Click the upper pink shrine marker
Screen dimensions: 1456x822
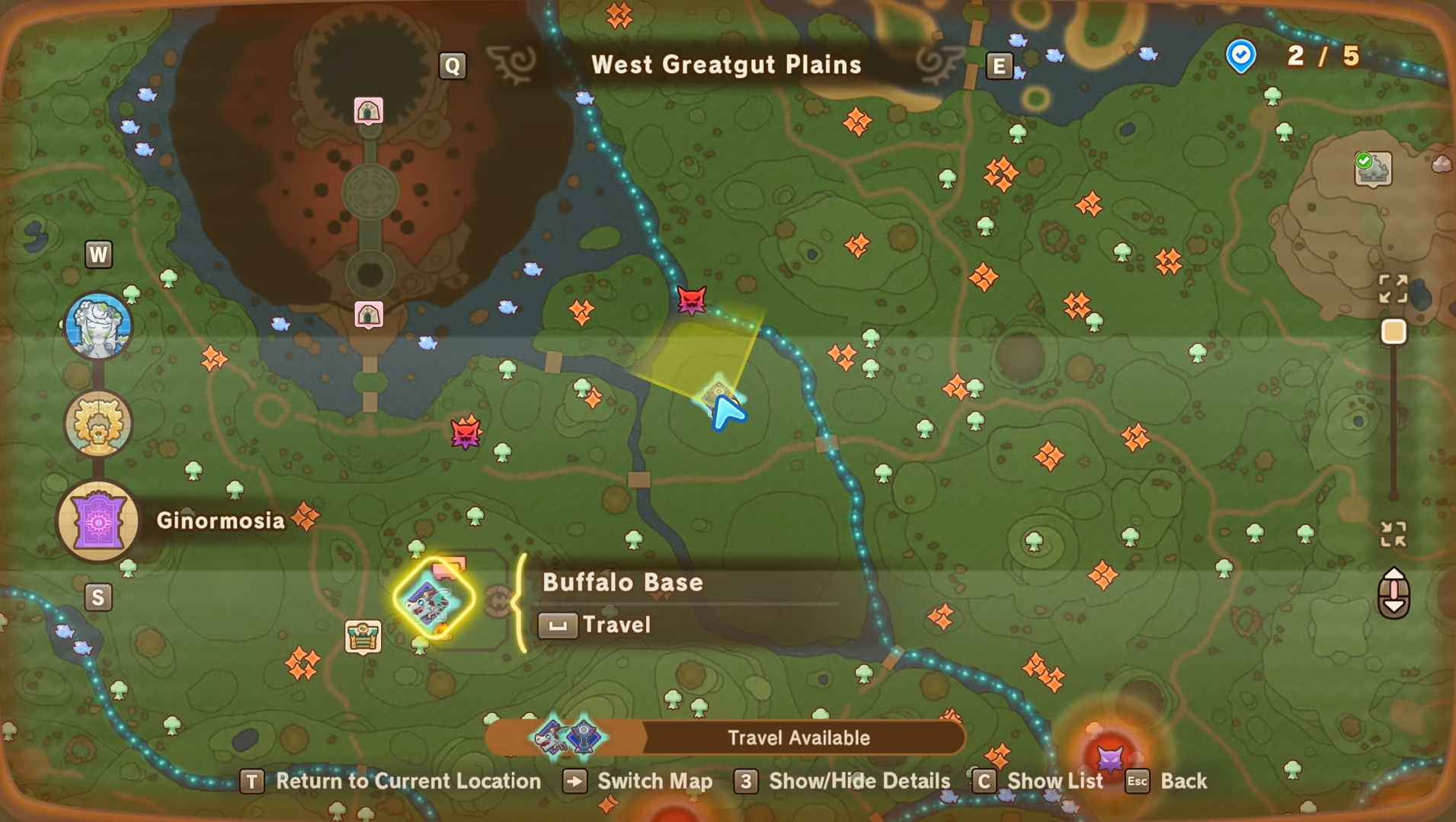369,111
